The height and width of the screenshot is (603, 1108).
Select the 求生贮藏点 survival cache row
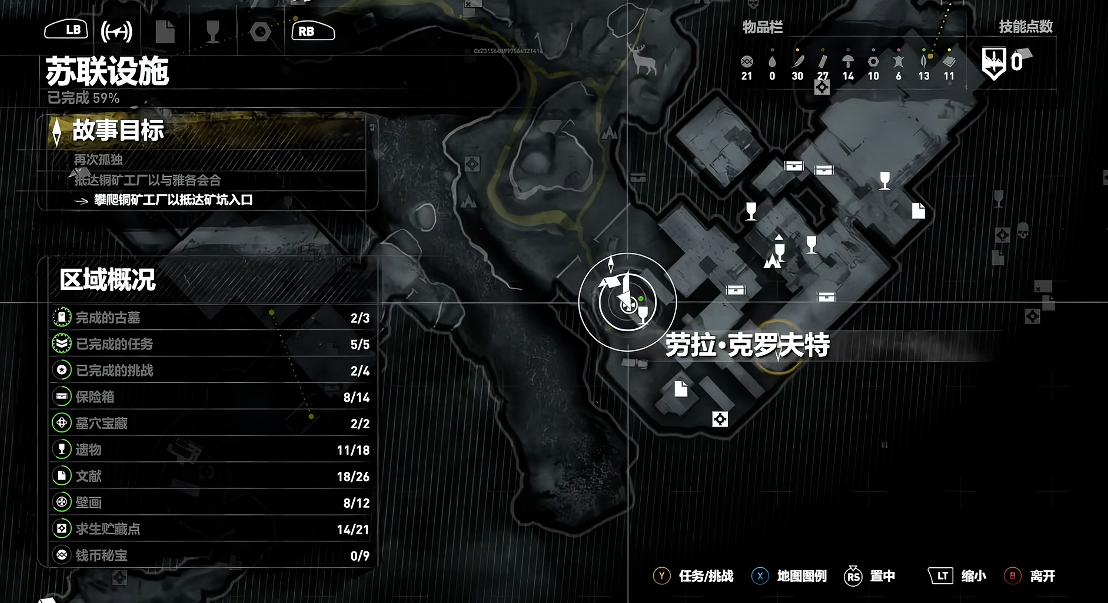click(208, 528)
